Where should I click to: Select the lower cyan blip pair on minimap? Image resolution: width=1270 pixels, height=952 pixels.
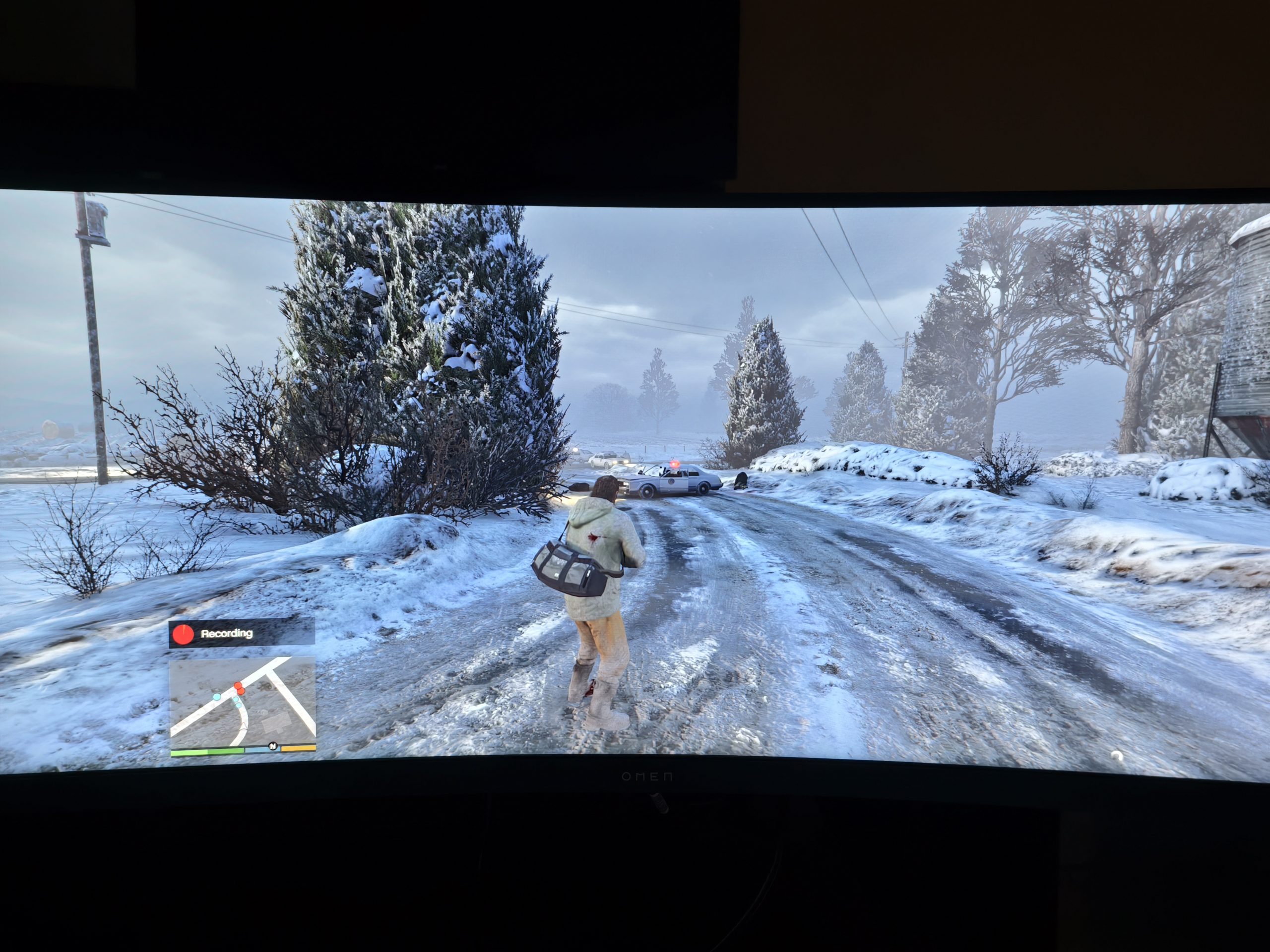(237, 704)
